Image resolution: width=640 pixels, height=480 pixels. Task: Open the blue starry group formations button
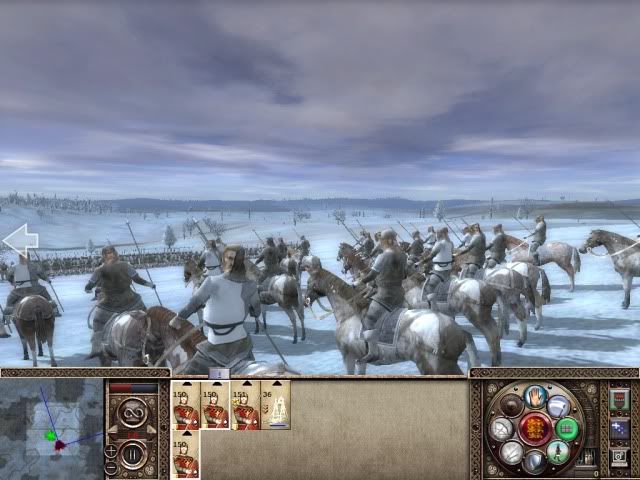click(619, 428)
